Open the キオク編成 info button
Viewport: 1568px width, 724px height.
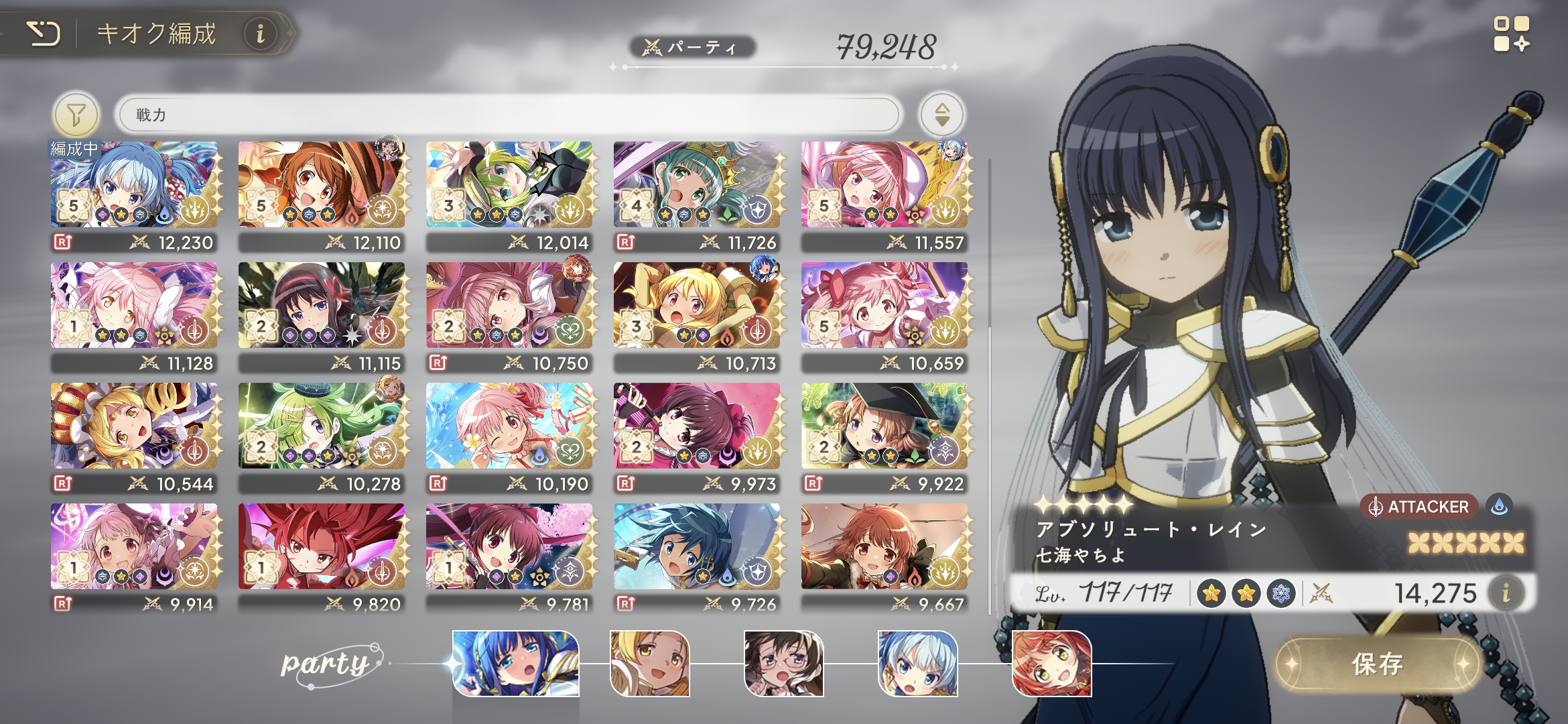261,33
